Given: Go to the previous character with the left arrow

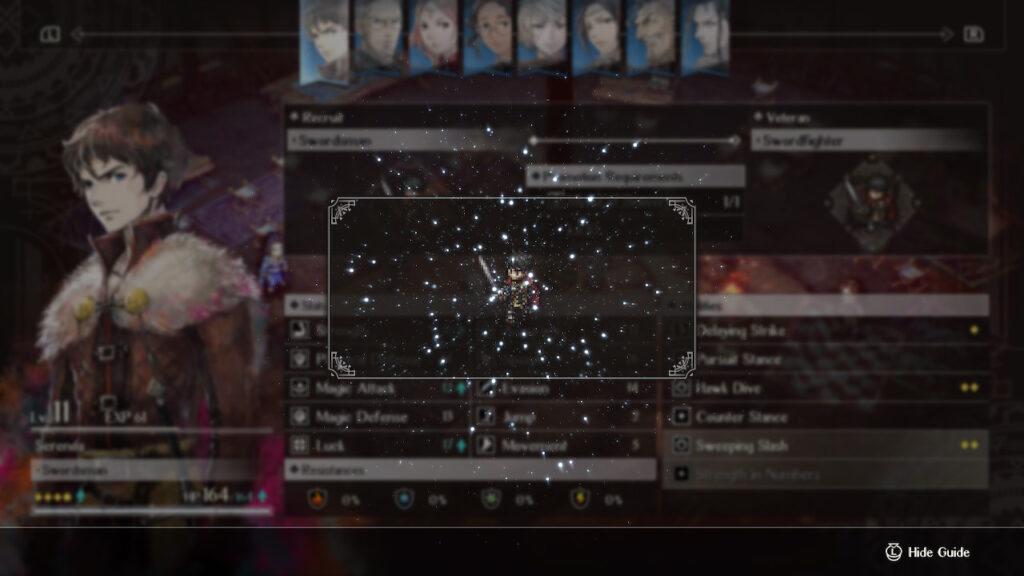Looking at the screenshot, I should [x=49, y=35].
